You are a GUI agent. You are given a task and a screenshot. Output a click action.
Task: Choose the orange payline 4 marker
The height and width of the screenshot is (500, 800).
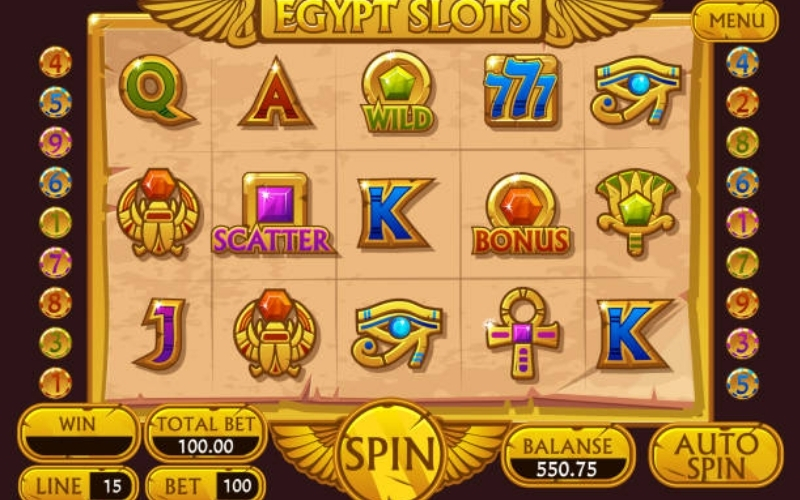click(55, 62)
